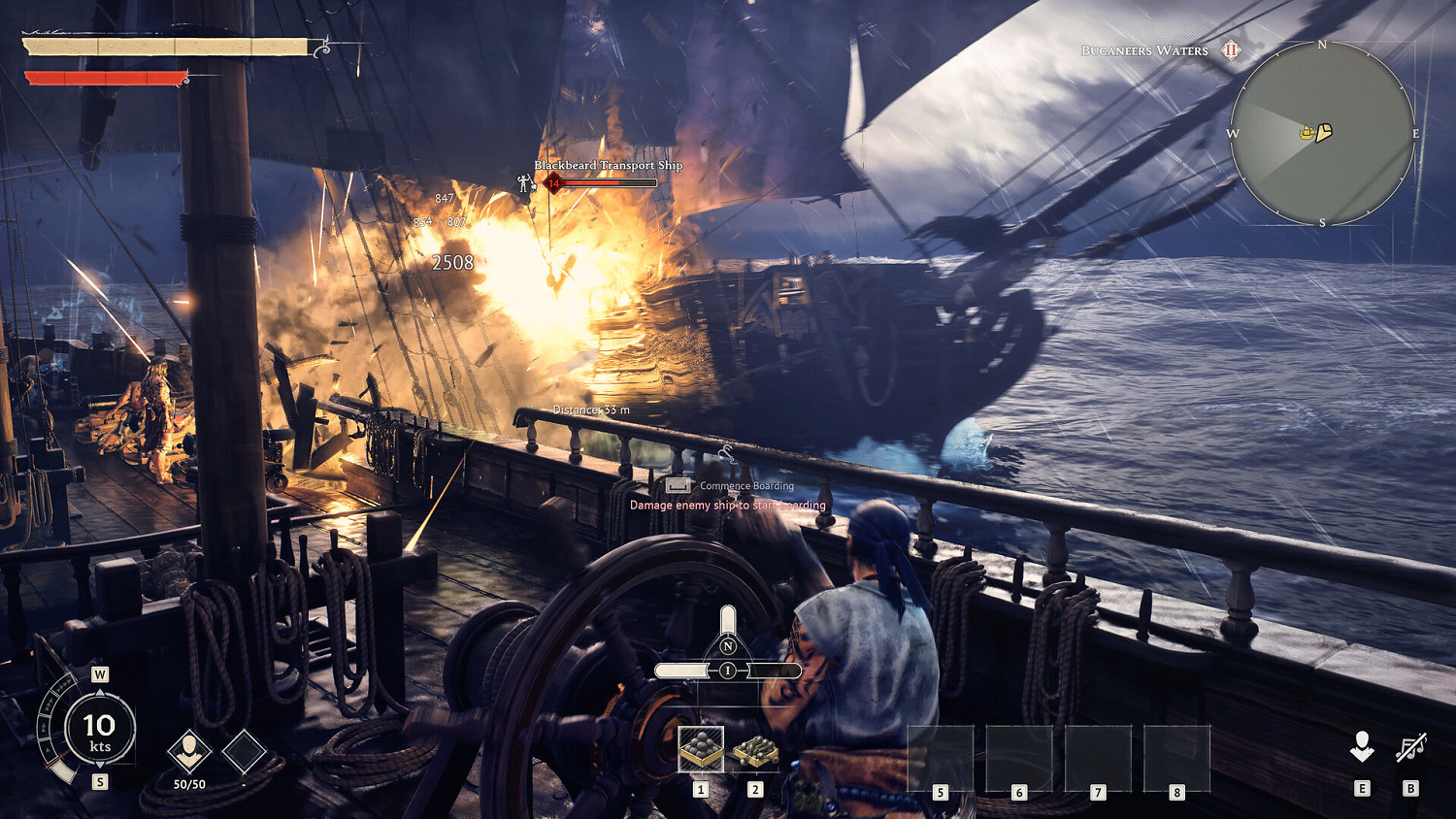Click the boarding skull marker above the enemy ship

point(524,181)
